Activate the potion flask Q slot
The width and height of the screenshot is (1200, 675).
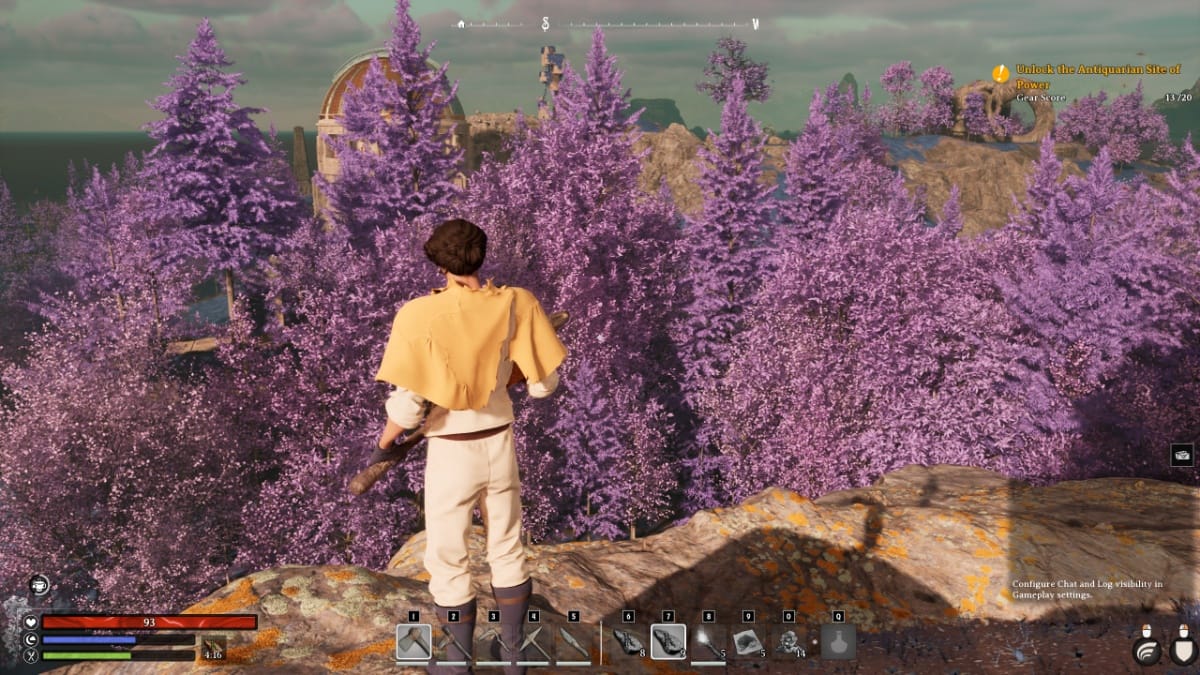point(838,642)
